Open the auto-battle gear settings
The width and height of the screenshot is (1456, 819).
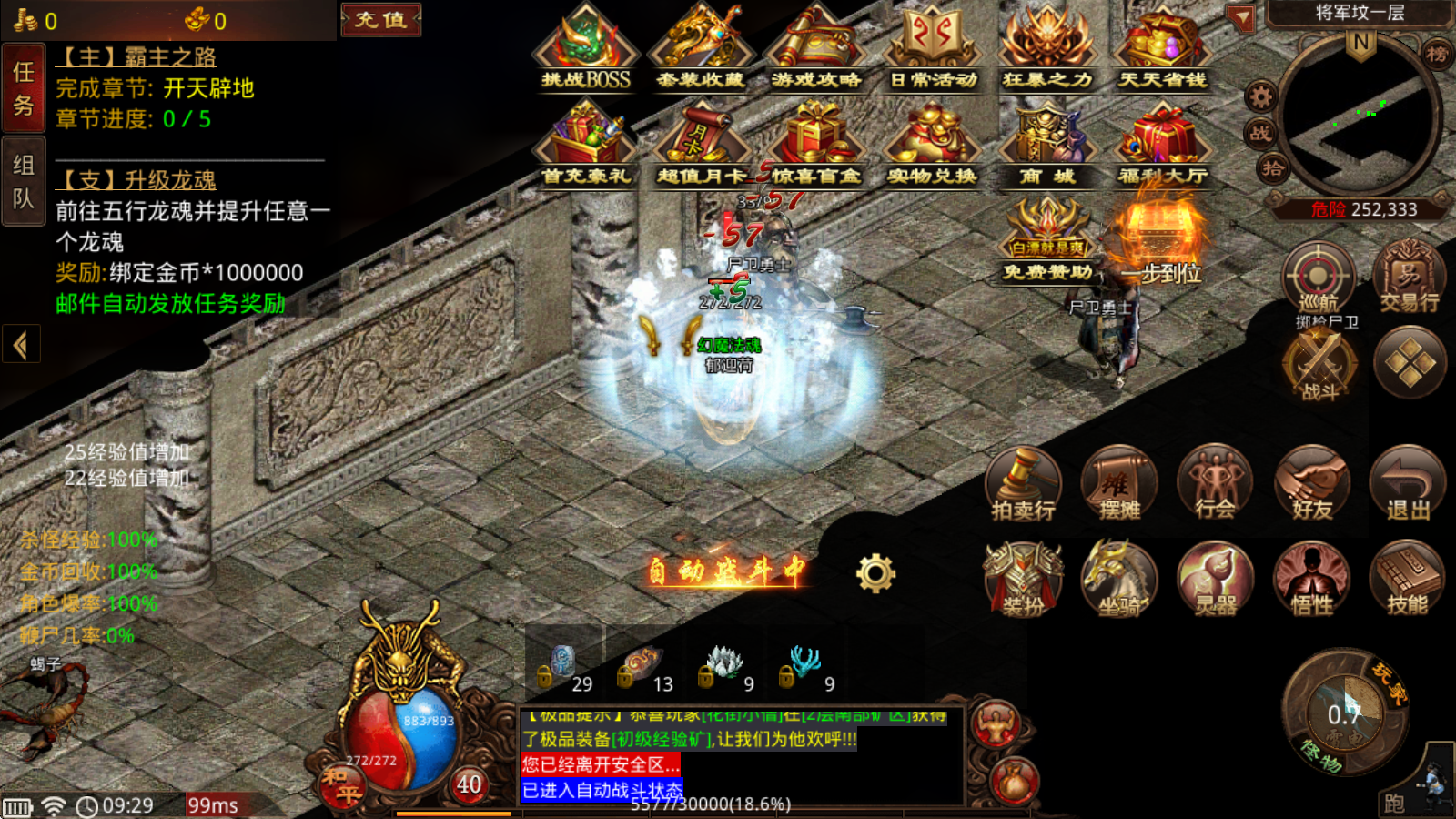click(x=875, y=573)
